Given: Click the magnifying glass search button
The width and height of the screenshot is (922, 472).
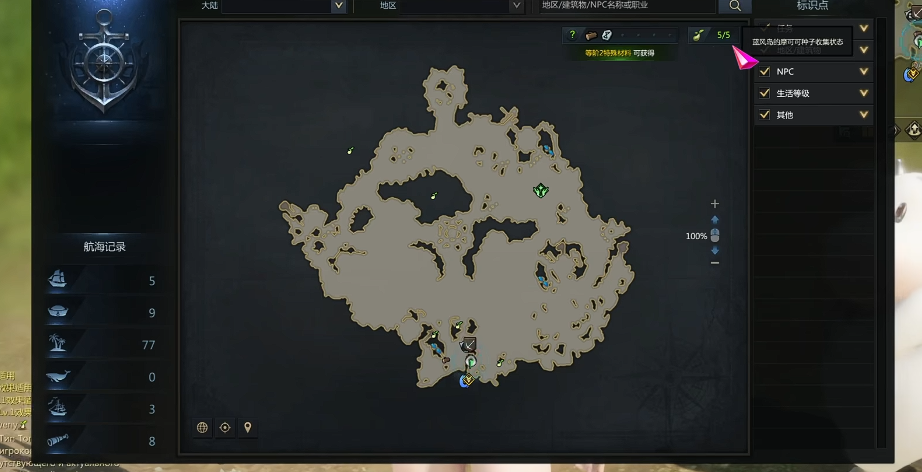Looking at the screenshot, I should pyautogui.click(x=735, y=6).
